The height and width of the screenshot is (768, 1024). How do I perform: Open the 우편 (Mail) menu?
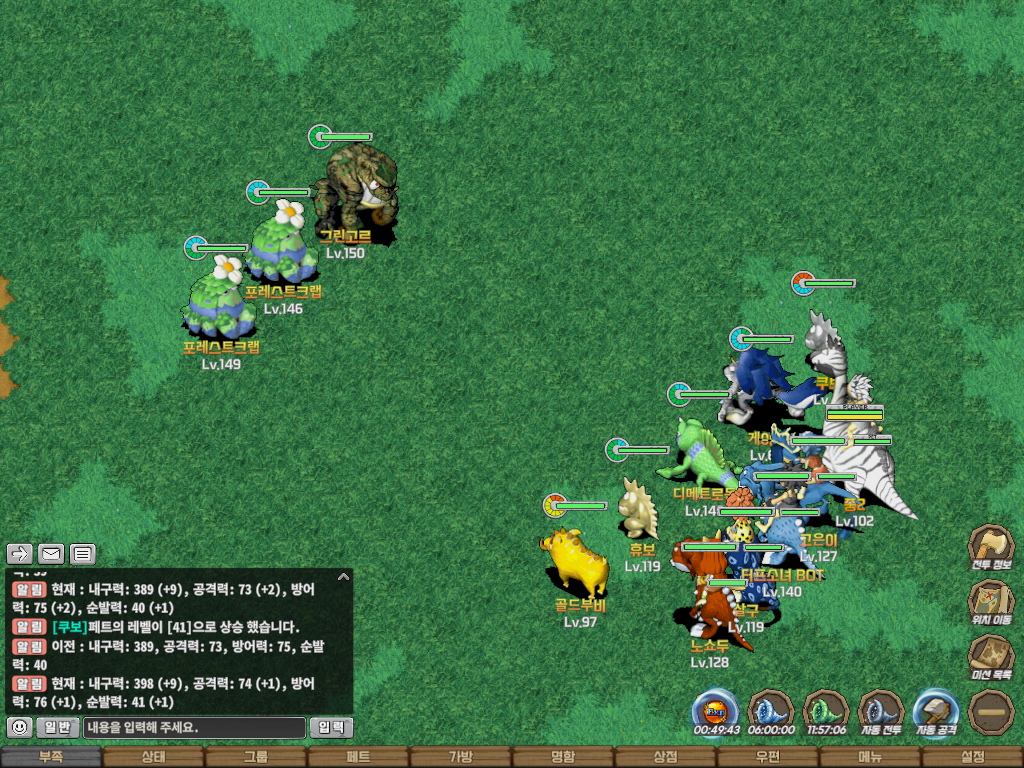[x=767, y=757]
